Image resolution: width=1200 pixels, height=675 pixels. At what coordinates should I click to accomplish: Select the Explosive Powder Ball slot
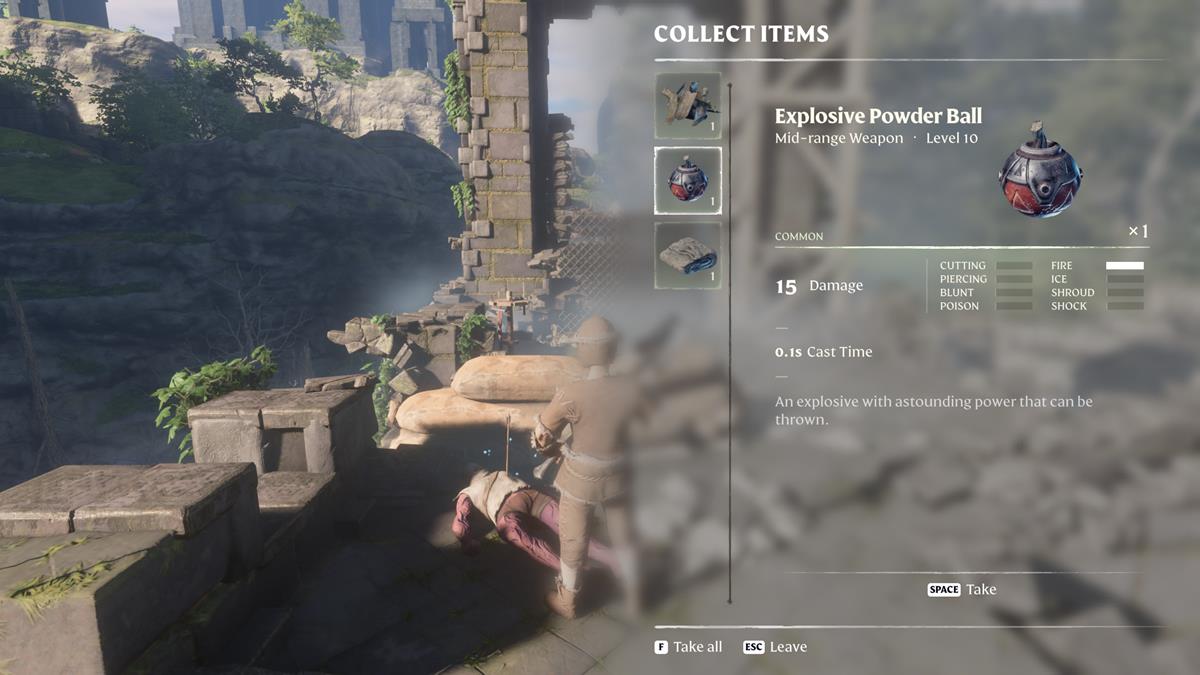coord(687,181)
